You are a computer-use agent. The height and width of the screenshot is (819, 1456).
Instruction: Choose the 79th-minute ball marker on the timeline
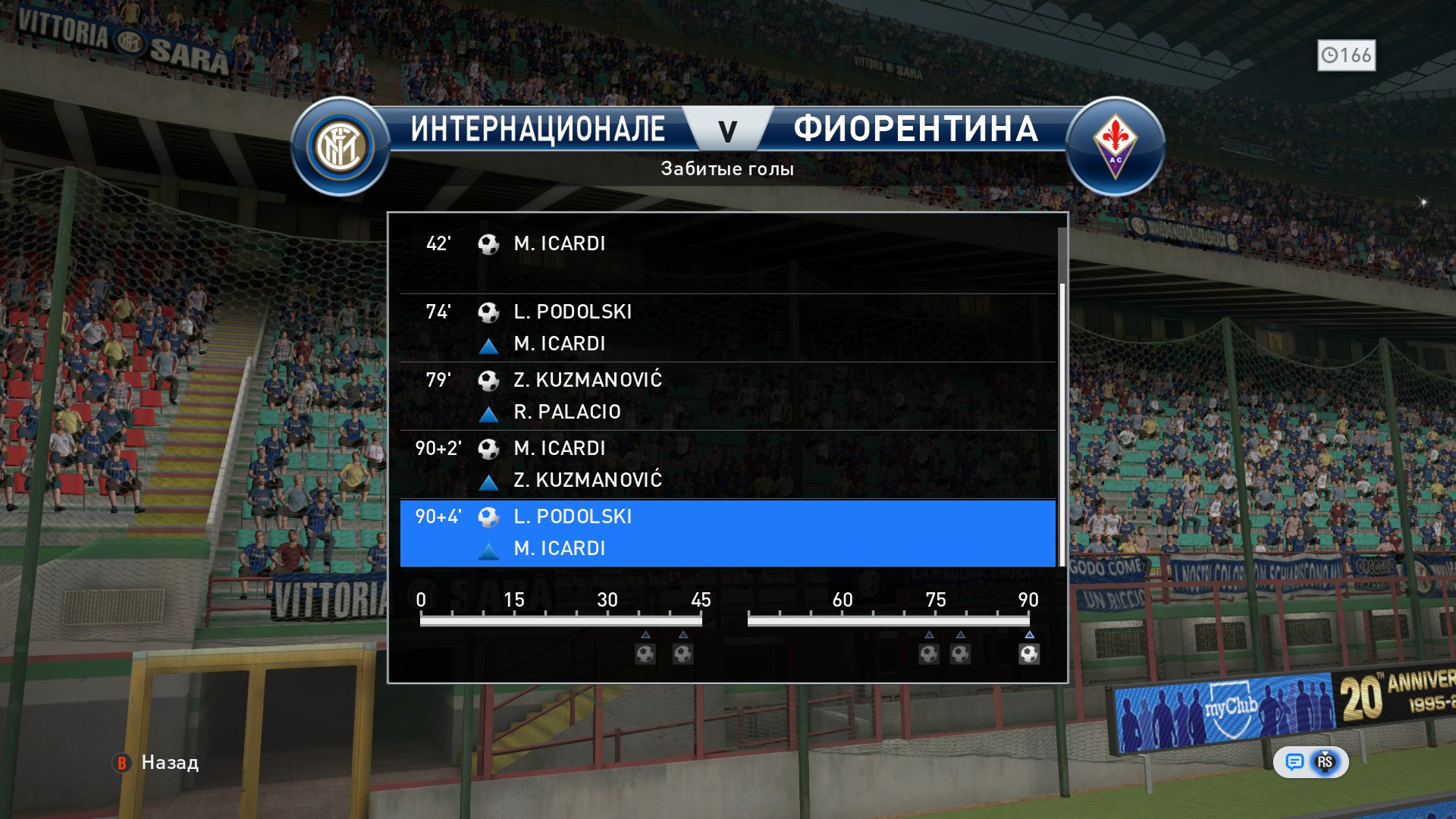click(x=960, y=654)
